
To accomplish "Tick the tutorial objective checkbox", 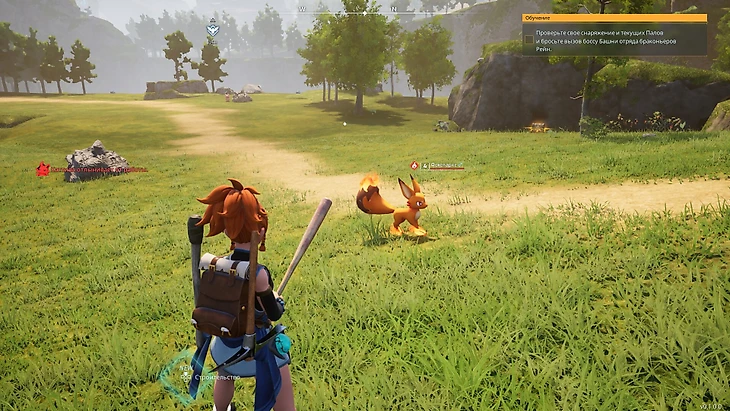I will click(x=528, y=37).
